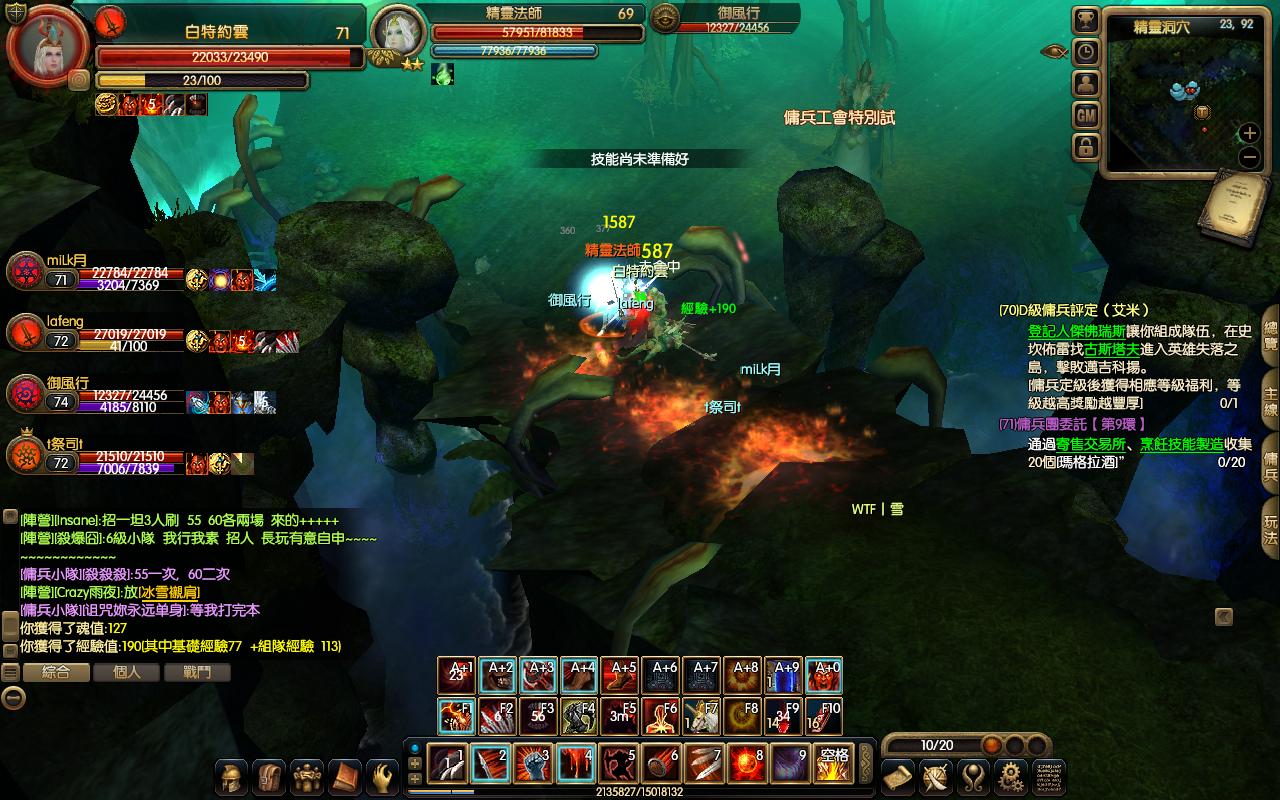This screenshot has height=800, width=1280.
Task: Open the GM help button
Action: 1086,116
